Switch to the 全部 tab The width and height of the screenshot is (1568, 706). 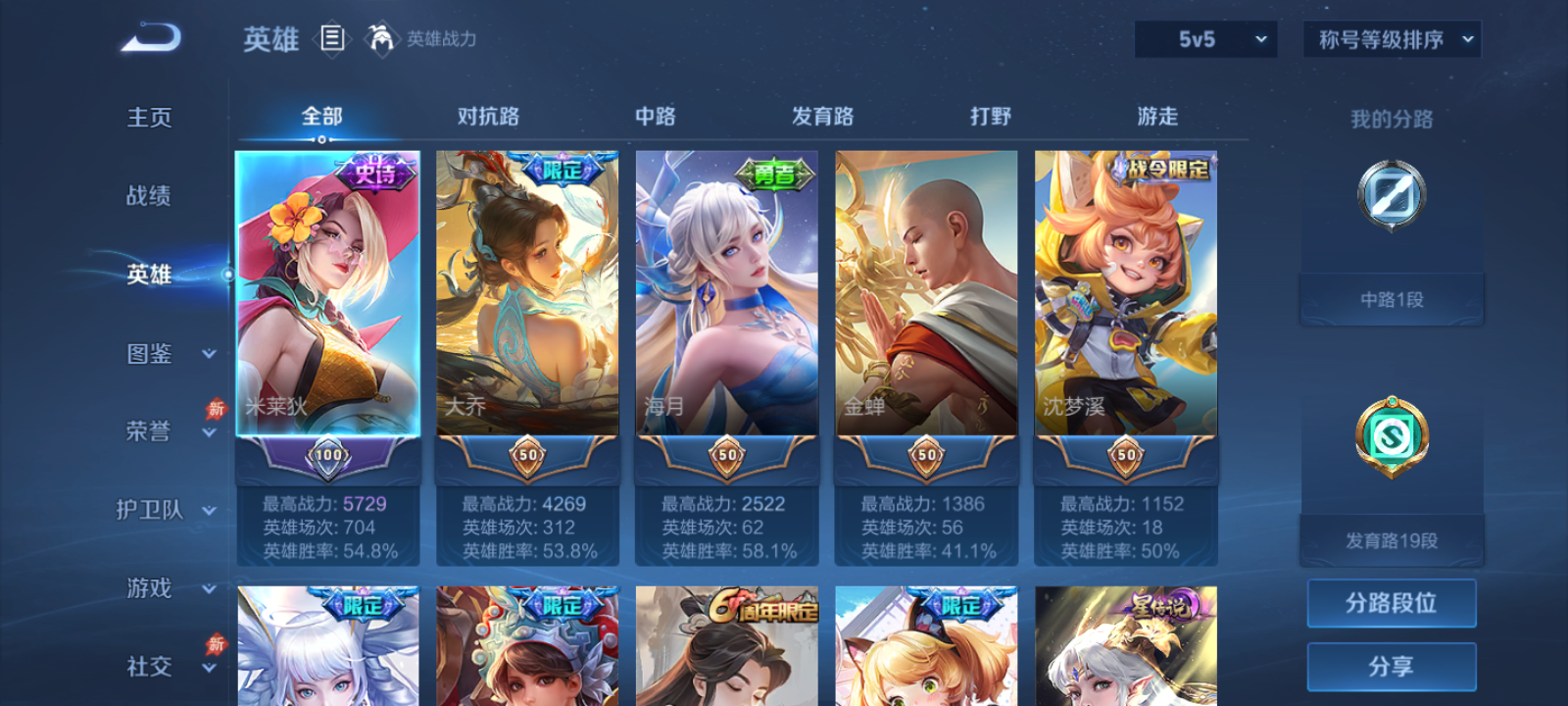pos(320,116)
